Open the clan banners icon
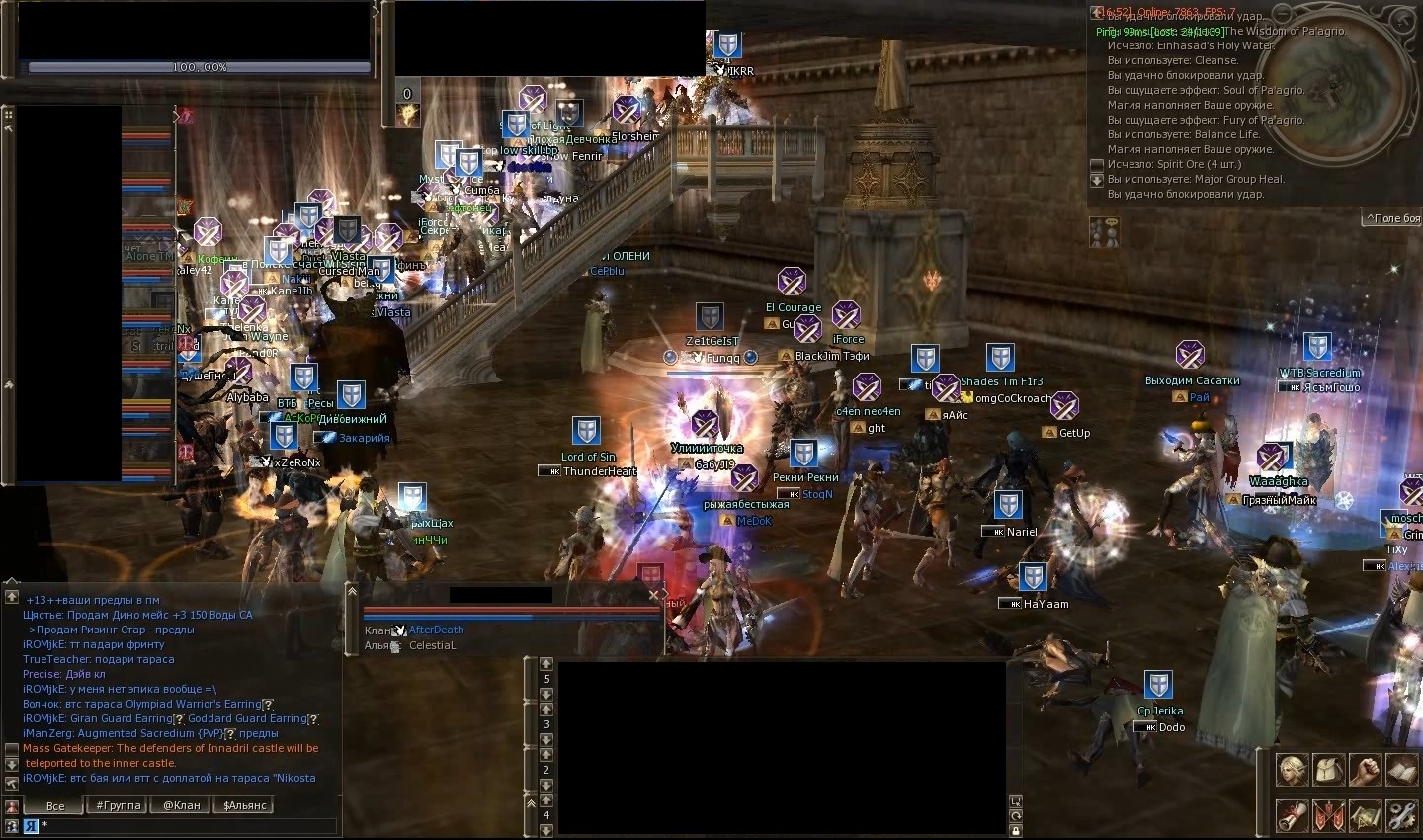This screenshot has height=840, width=1423. (x=1327, y=815)
